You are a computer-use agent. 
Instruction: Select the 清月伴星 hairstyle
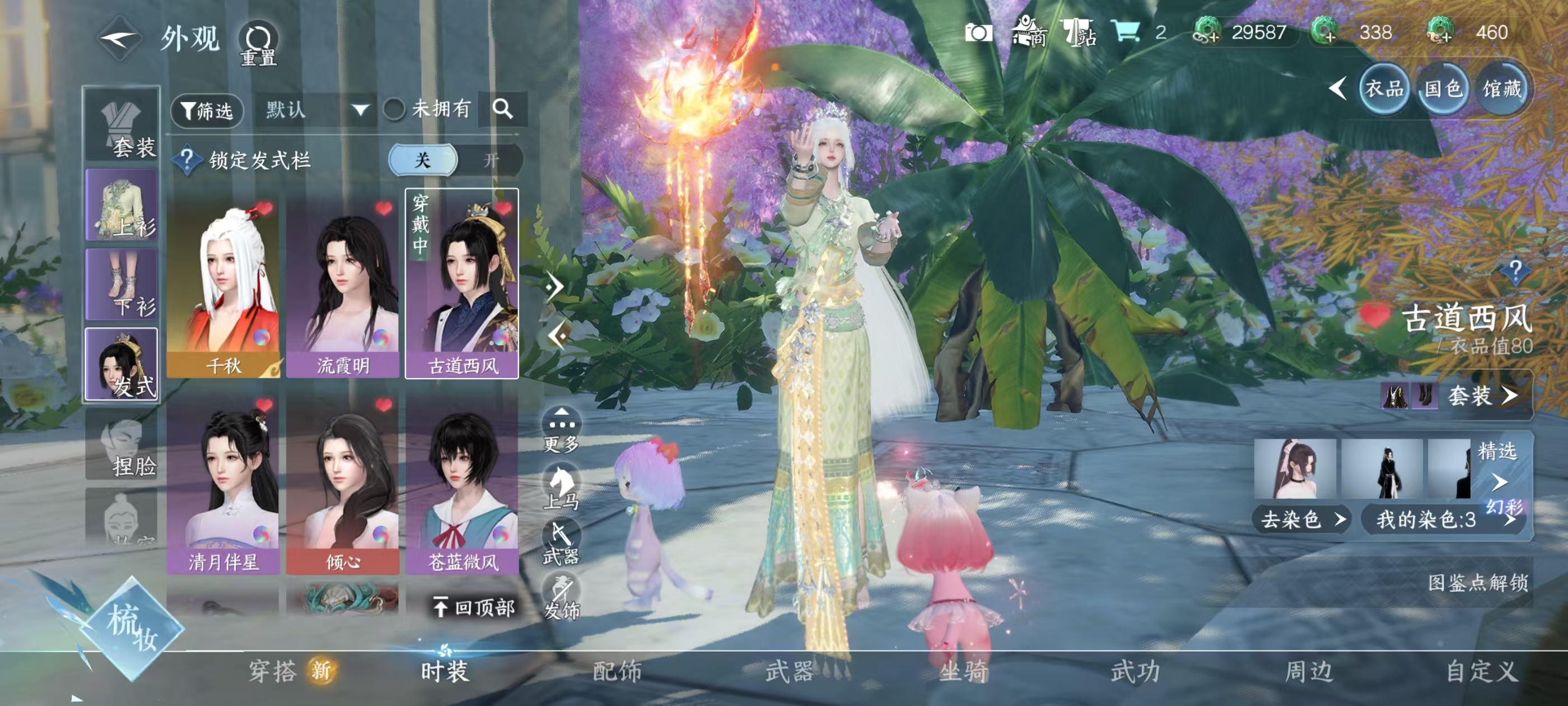[x=223, y=484]
